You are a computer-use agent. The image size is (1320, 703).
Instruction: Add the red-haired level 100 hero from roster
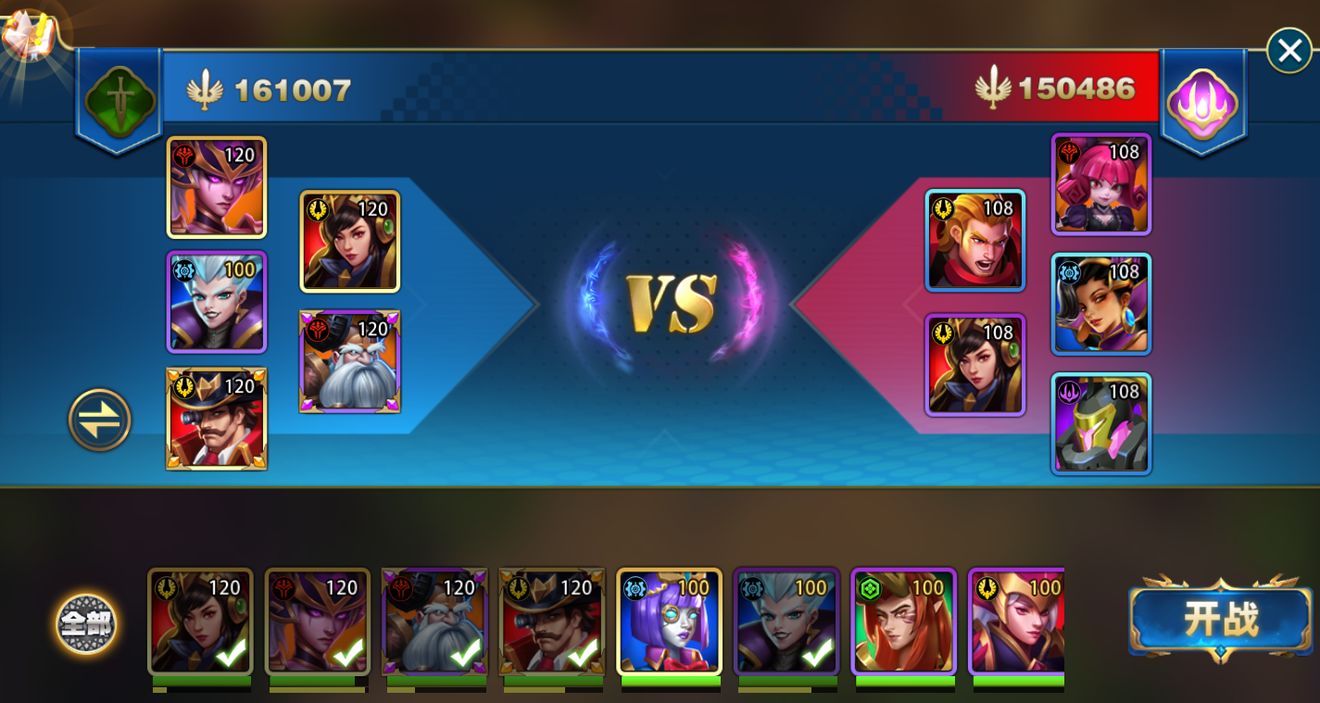pos(903,622)
